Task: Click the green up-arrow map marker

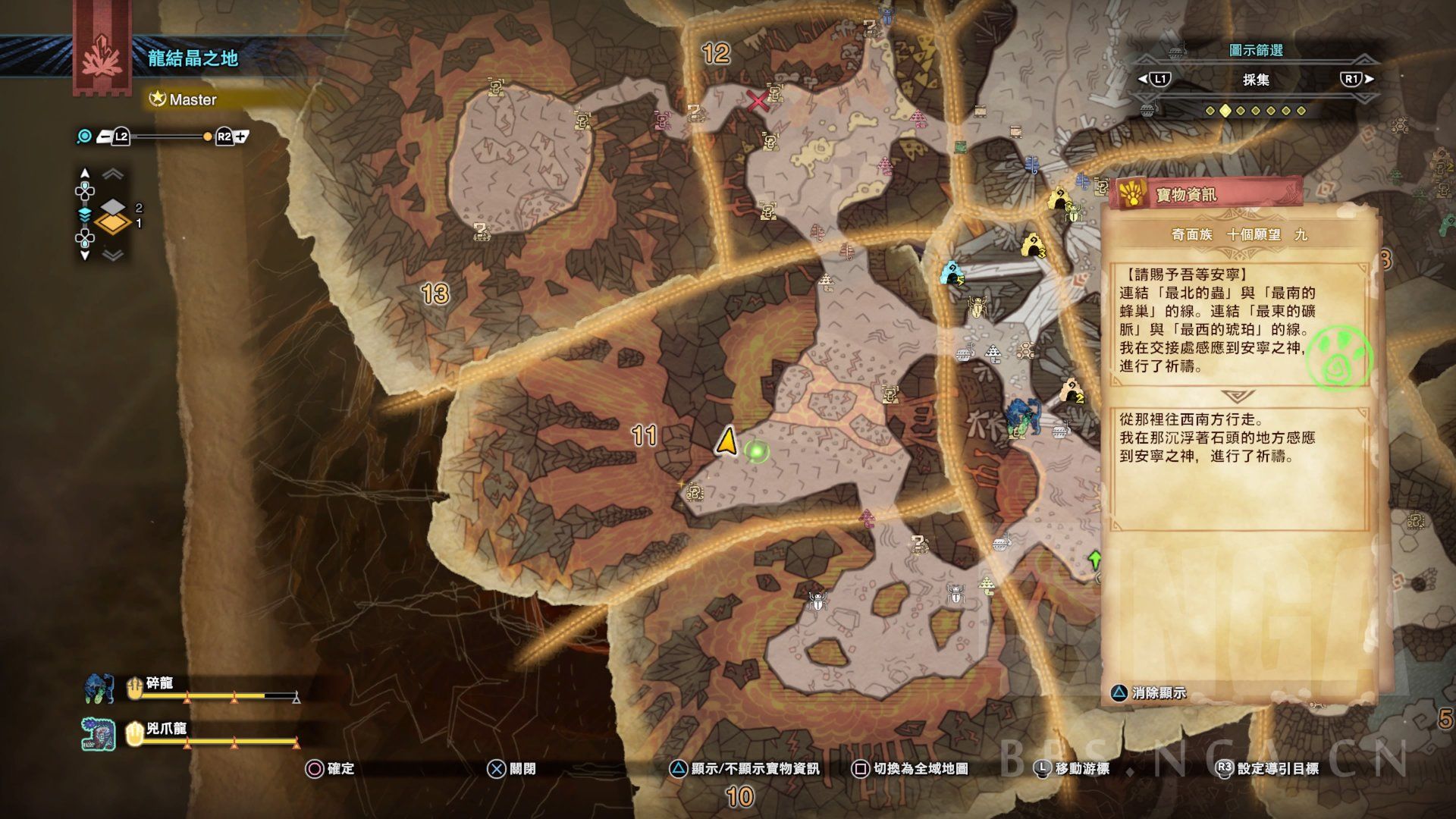Action: 1094,560
